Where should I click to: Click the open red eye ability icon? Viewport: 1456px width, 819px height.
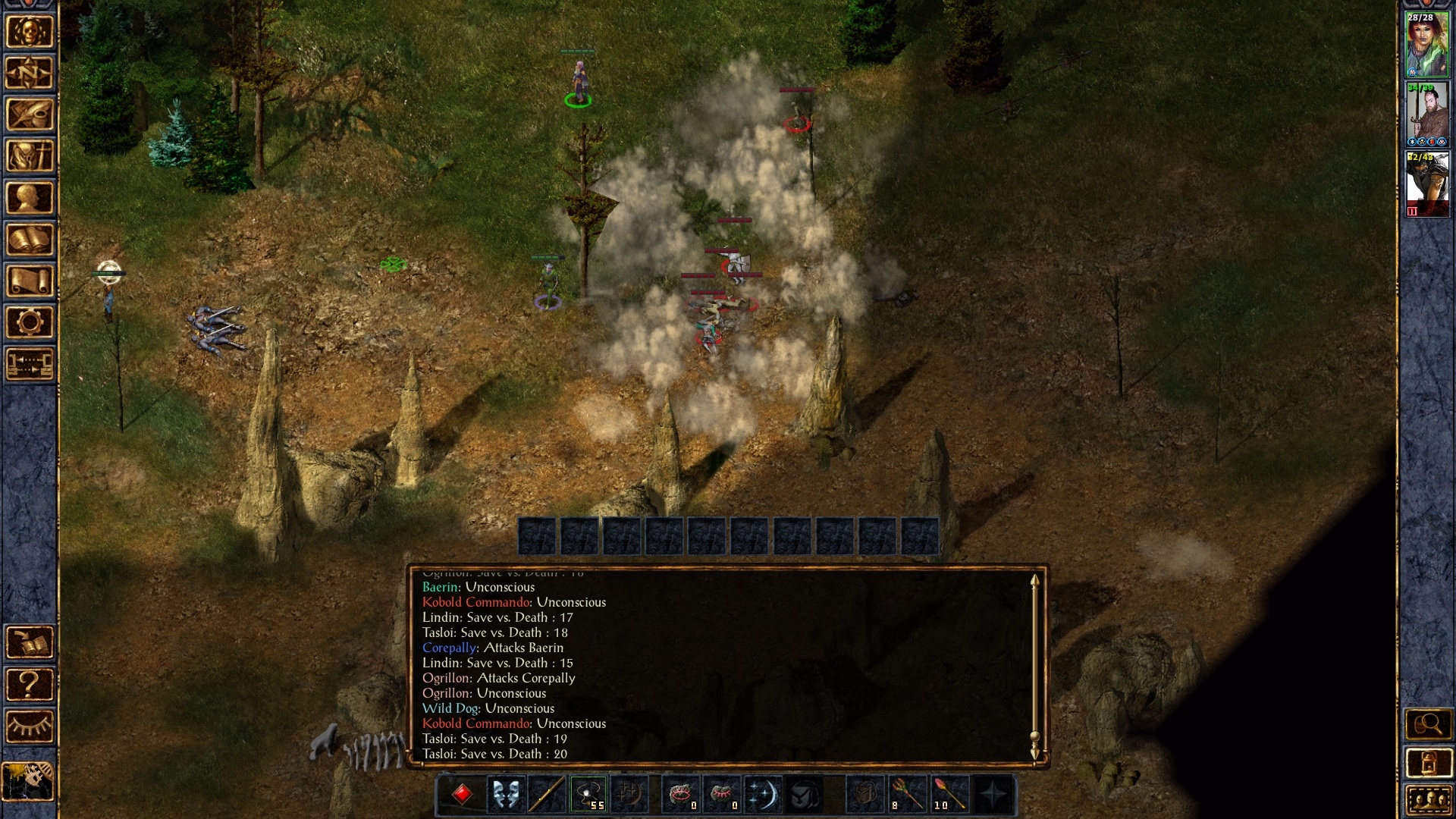679,795
